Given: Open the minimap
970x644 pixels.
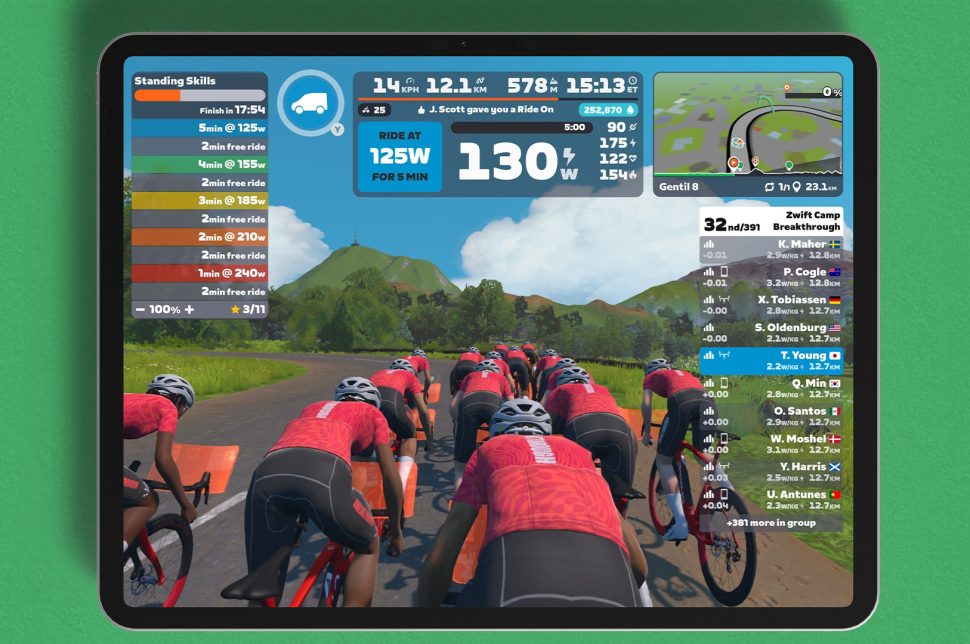Looking at the screenshot, I should tap(747, 133).
